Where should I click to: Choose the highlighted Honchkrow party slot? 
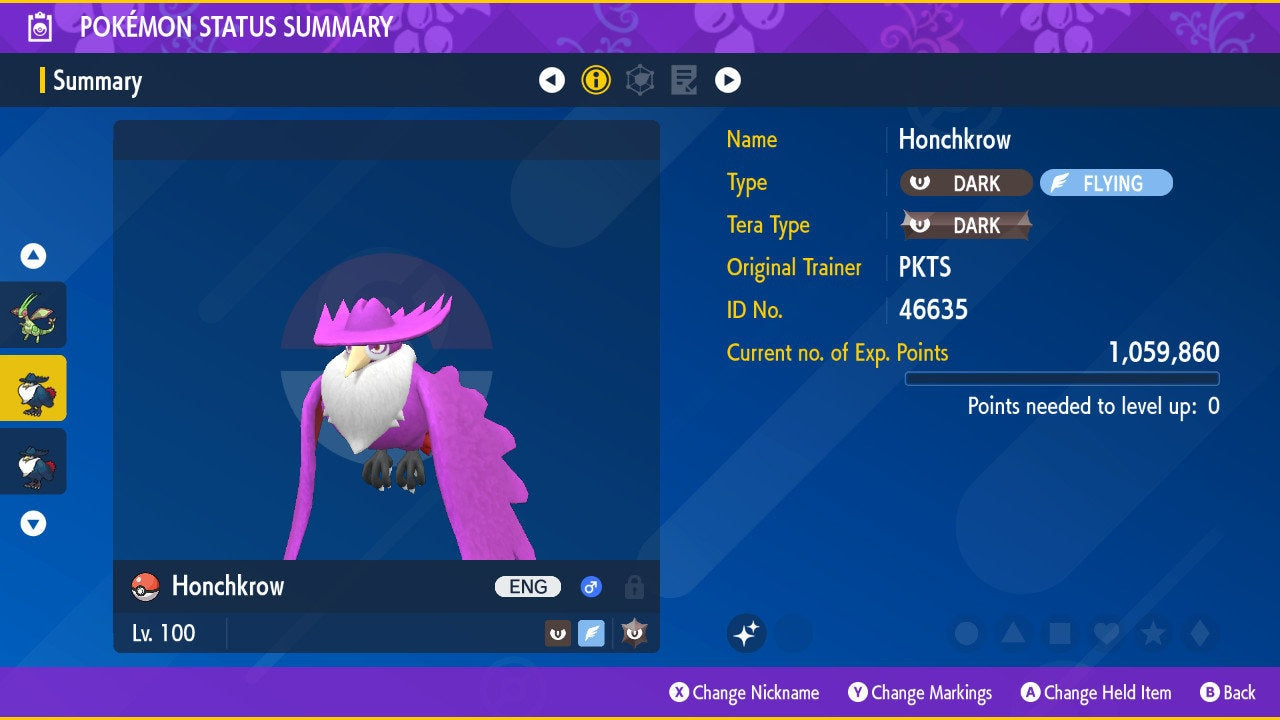tap(34, 388)
